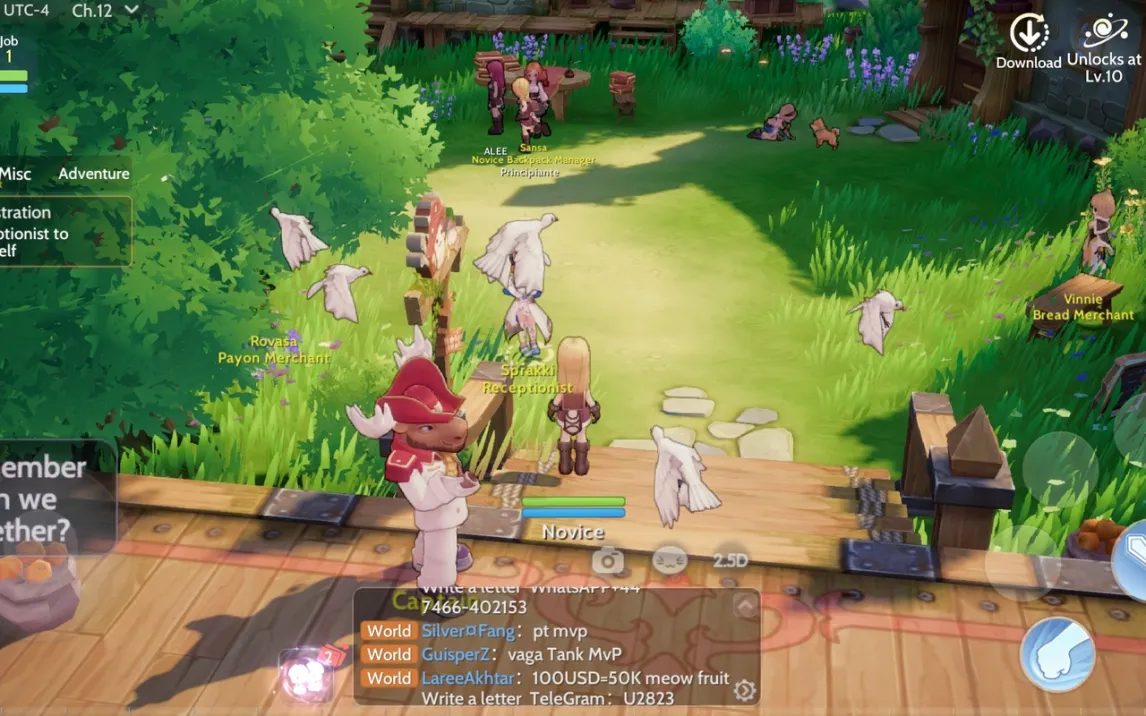
Task: Switch to the Adventure quest tab
Action: click(x=93, y=173)
